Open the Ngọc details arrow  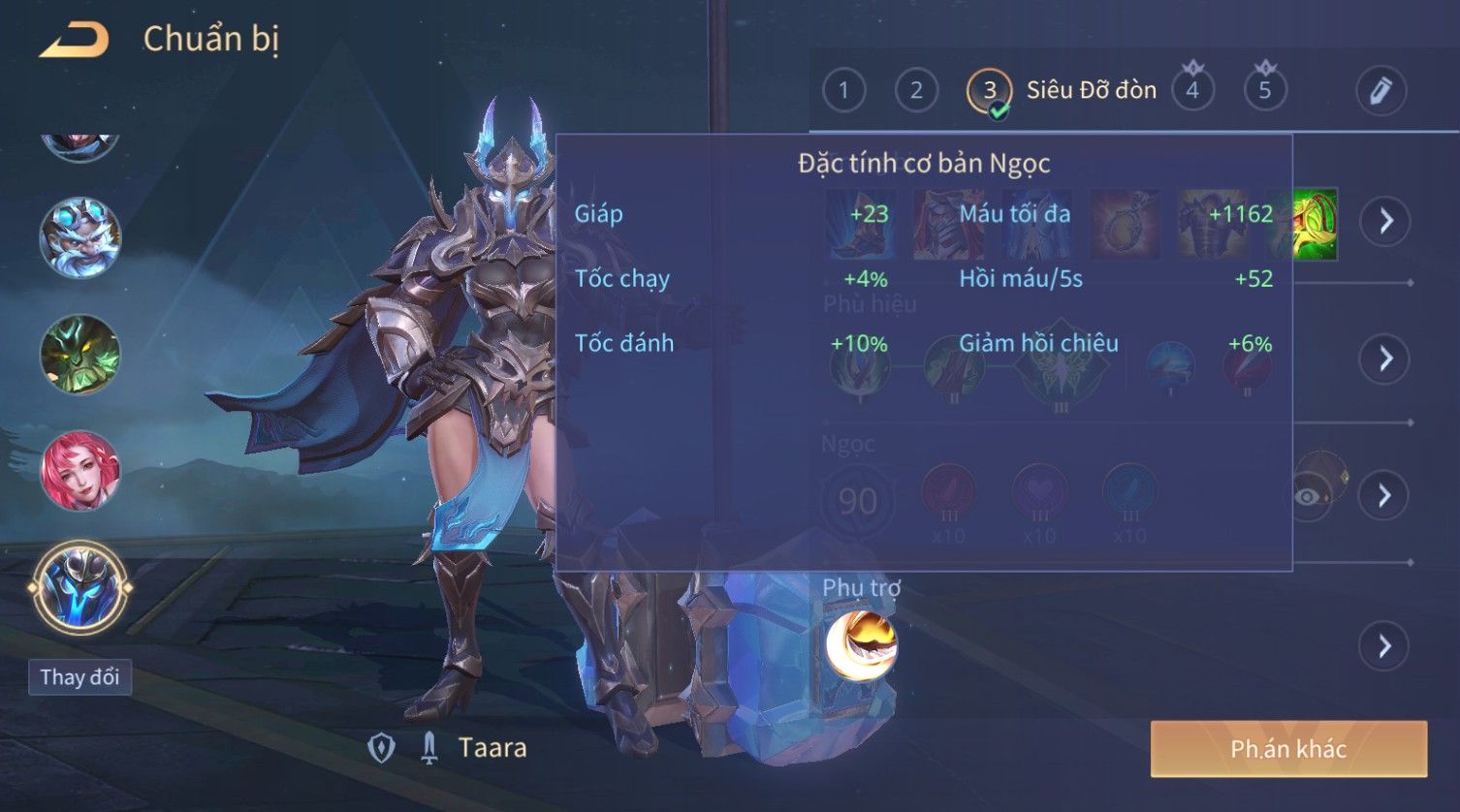click(x=1384, y=495)
